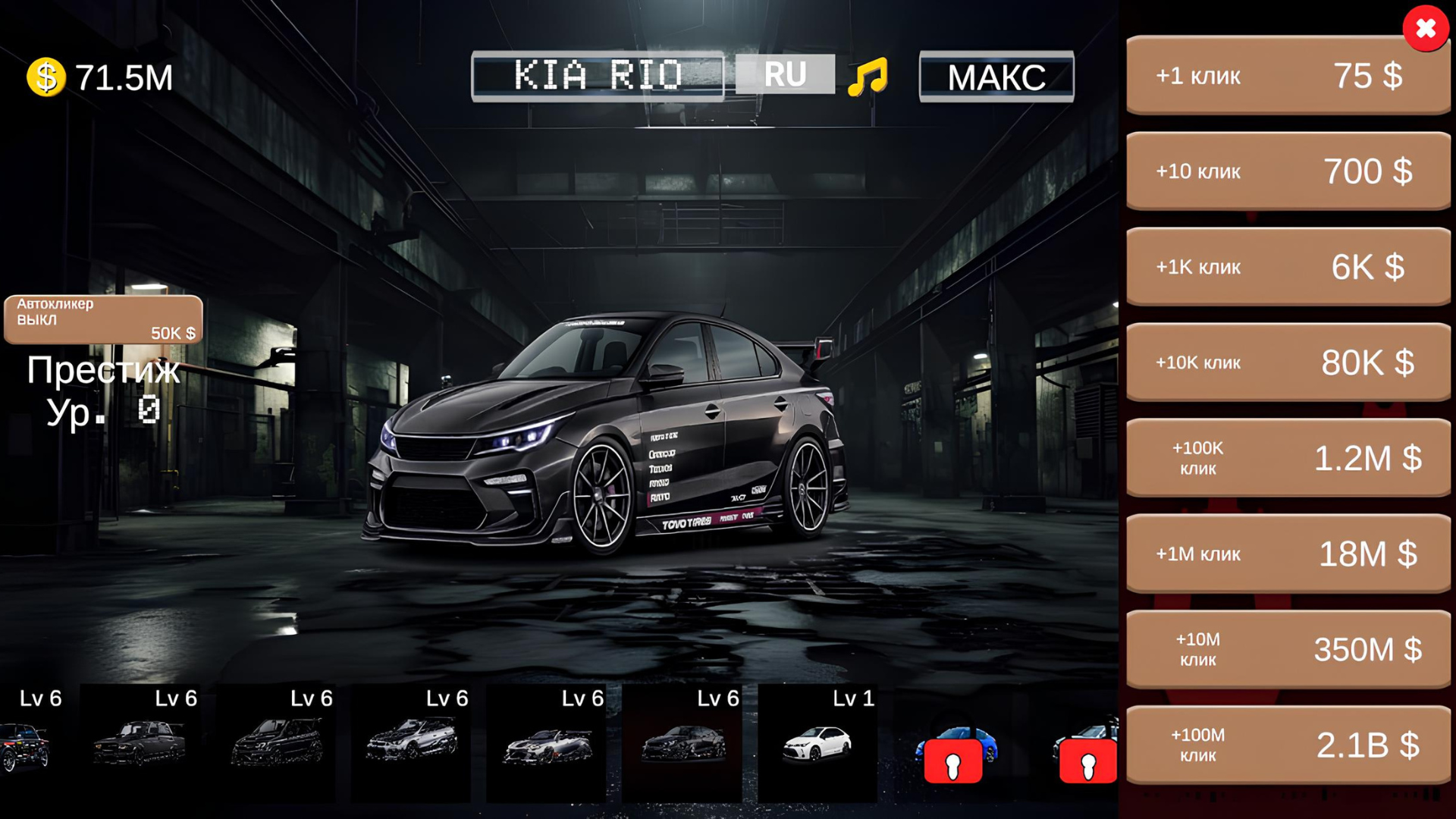Enable МАКС mode
Viewport: 1456px width, 819px height.
pyautogui.click(x=996, y=76)
